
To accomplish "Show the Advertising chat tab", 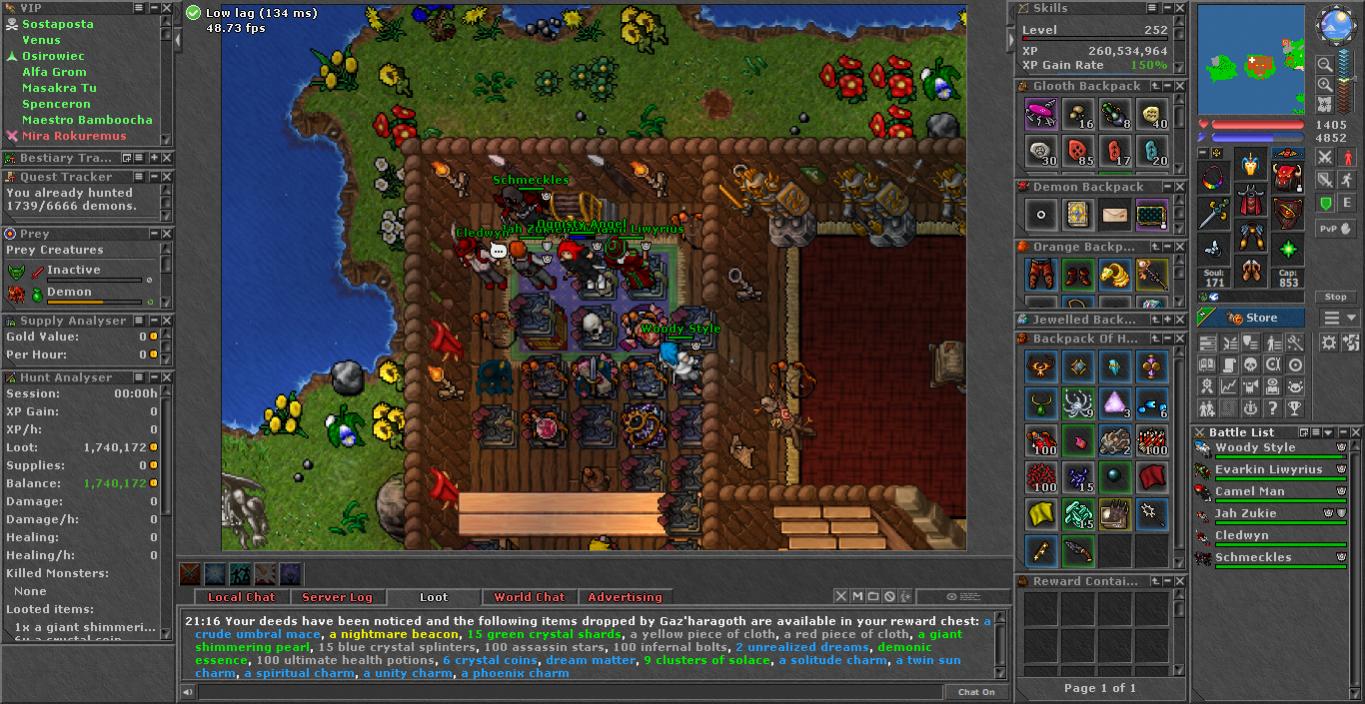I will point(624,597).
